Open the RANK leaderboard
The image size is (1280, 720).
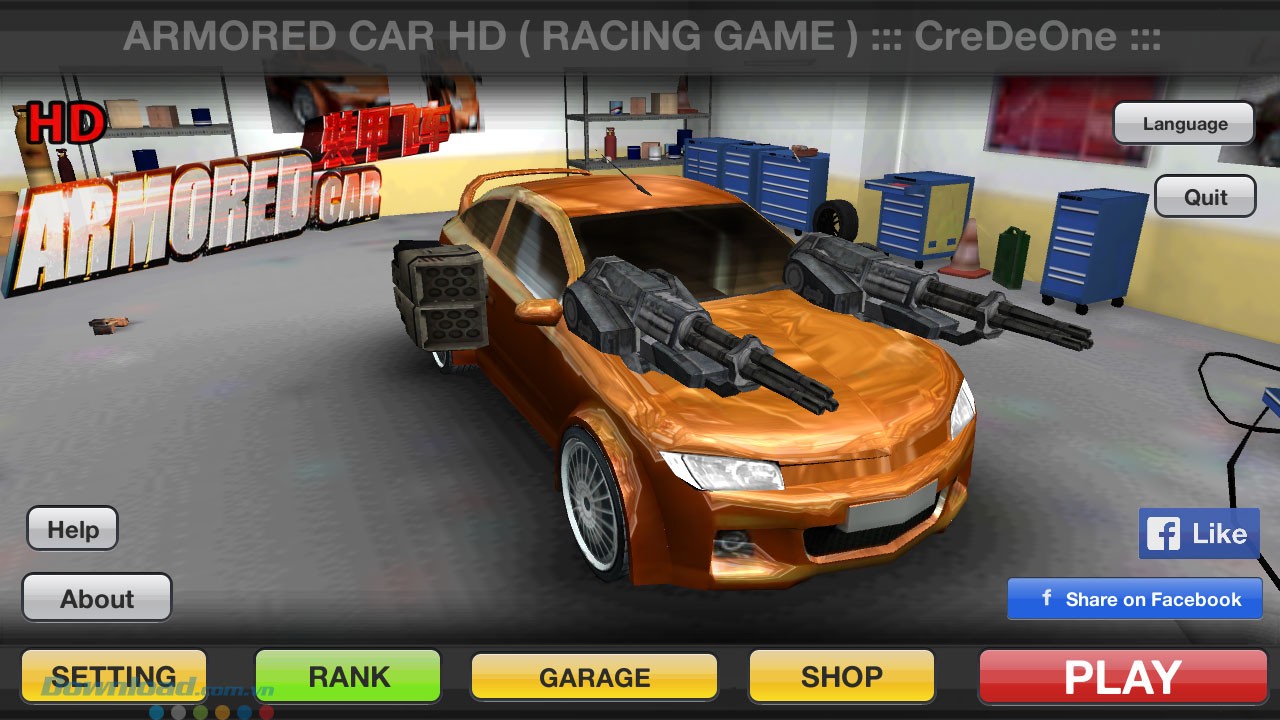(347, 676)
